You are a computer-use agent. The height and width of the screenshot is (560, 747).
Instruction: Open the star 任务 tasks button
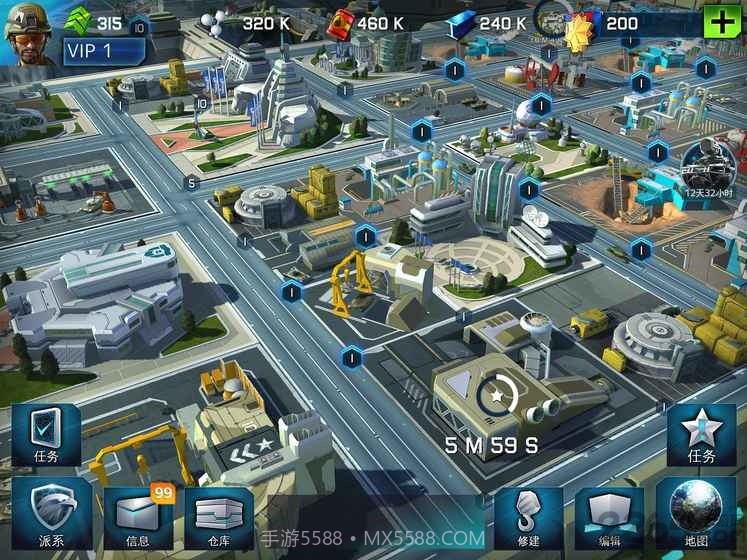tap(701, 436)
